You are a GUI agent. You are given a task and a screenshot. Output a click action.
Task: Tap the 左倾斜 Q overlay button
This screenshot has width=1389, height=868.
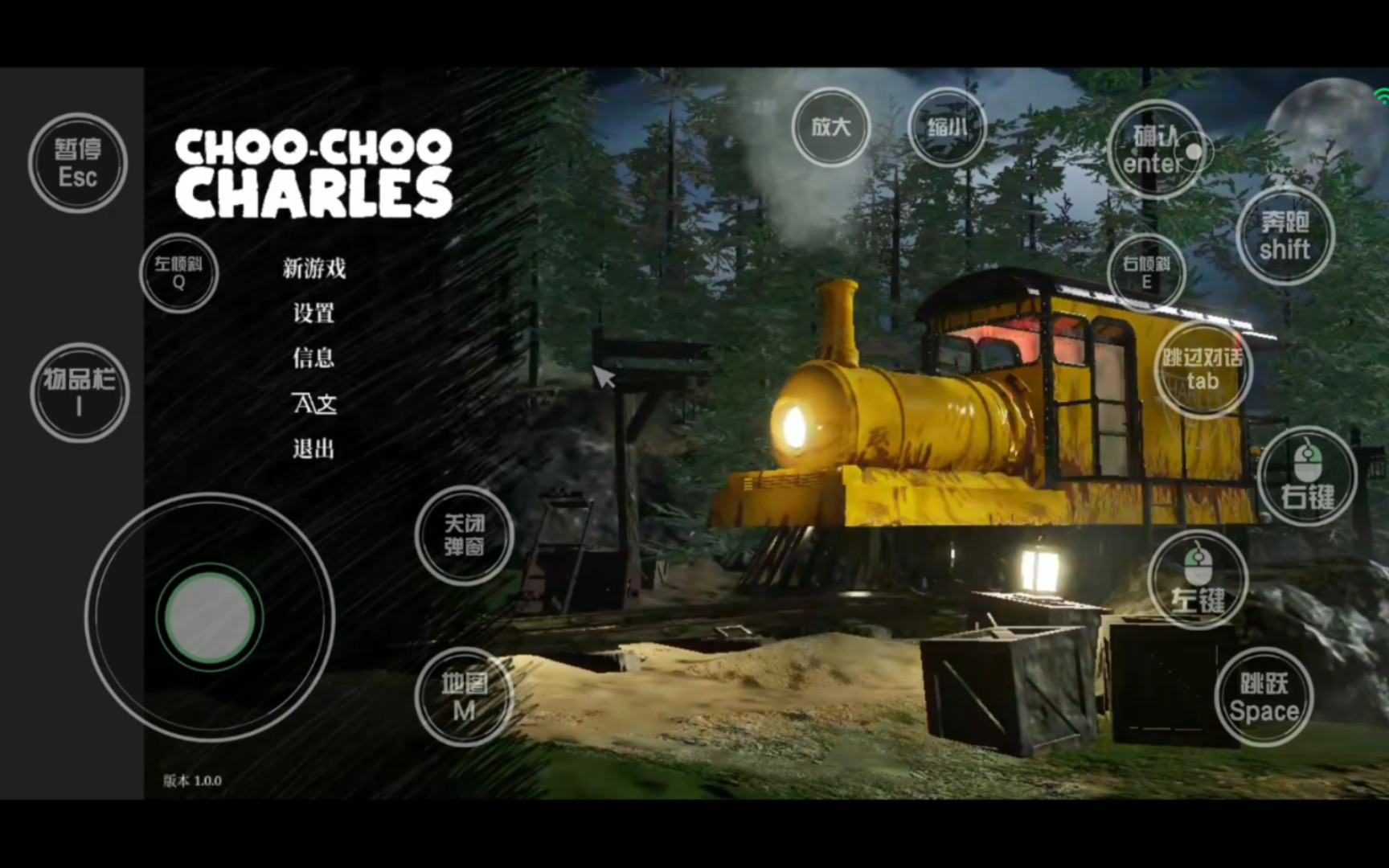(178, 272)
